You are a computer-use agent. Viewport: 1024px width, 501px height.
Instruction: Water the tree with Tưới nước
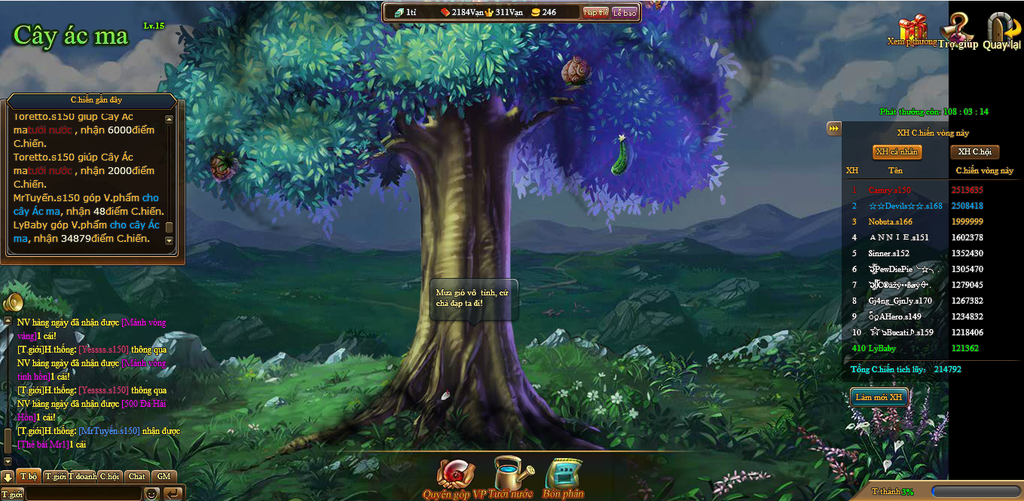pyautogui.click(x=514, y=478)
